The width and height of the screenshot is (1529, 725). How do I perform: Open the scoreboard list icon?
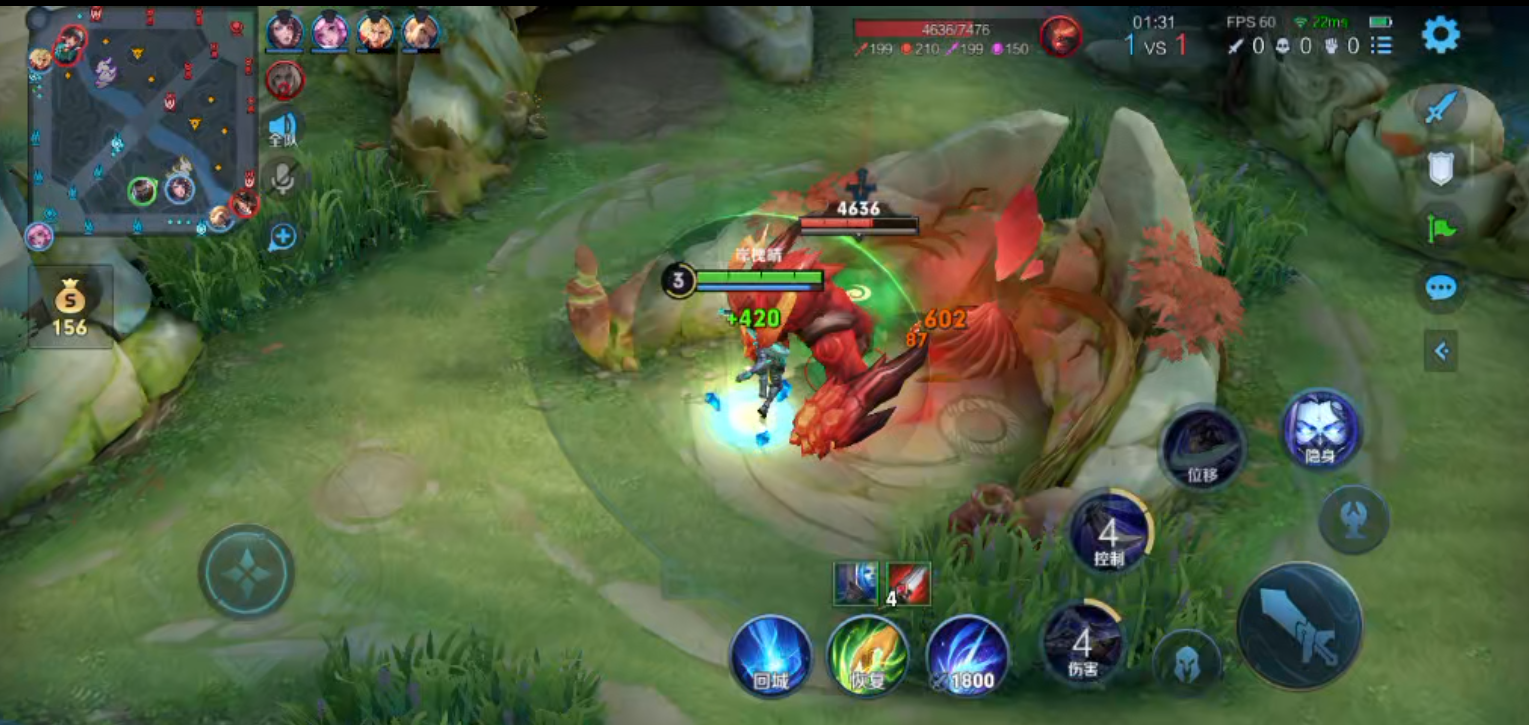tap(1381, 45)
